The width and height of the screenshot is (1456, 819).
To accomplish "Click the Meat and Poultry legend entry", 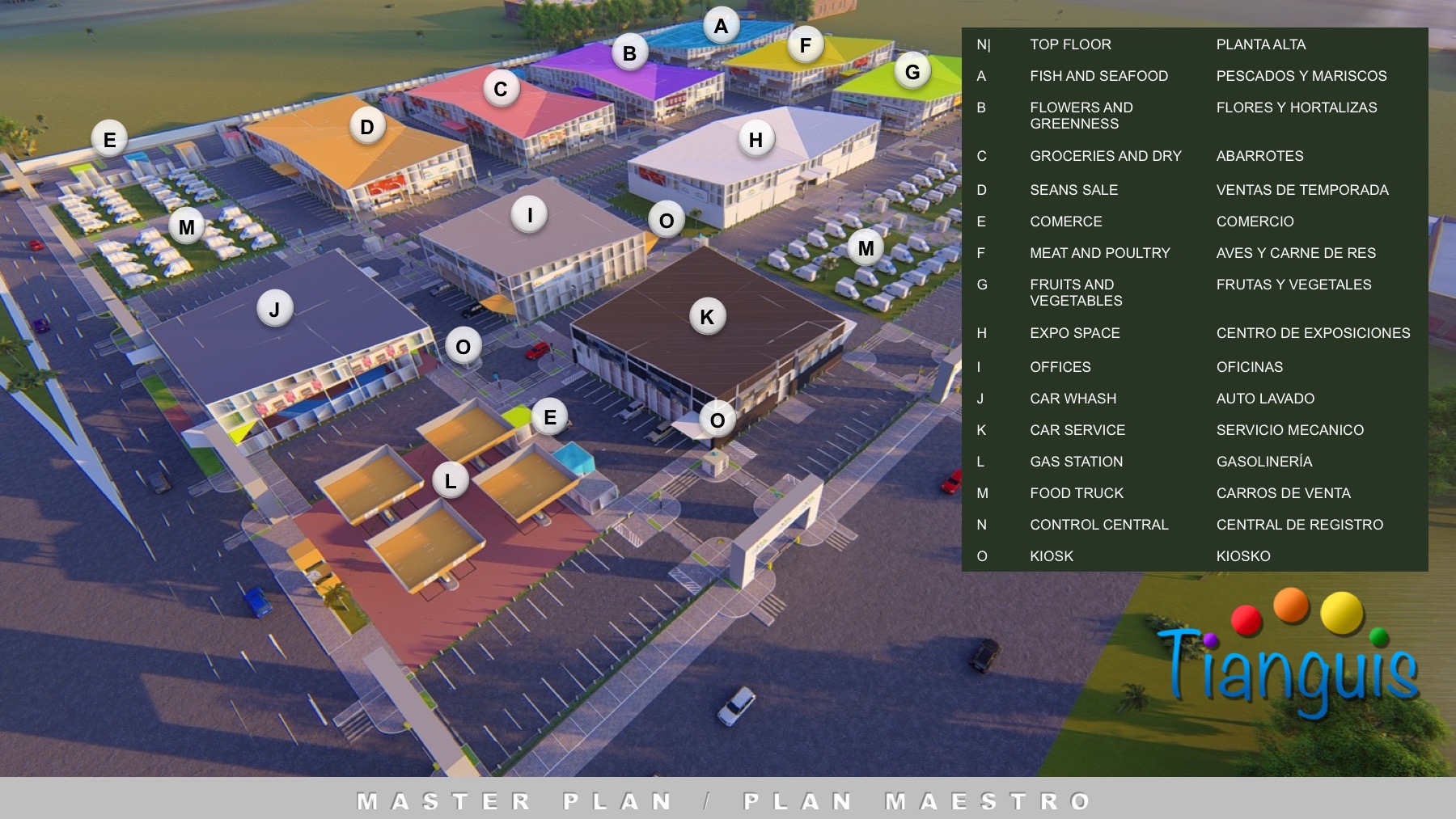I will (1099, 253).
